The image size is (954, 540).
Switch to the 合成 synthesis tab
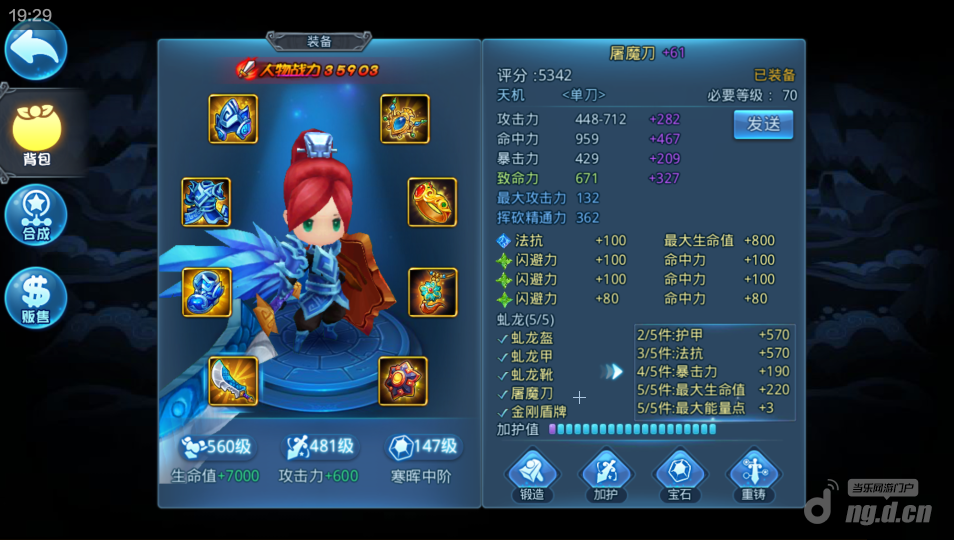[x=36, y=214]
